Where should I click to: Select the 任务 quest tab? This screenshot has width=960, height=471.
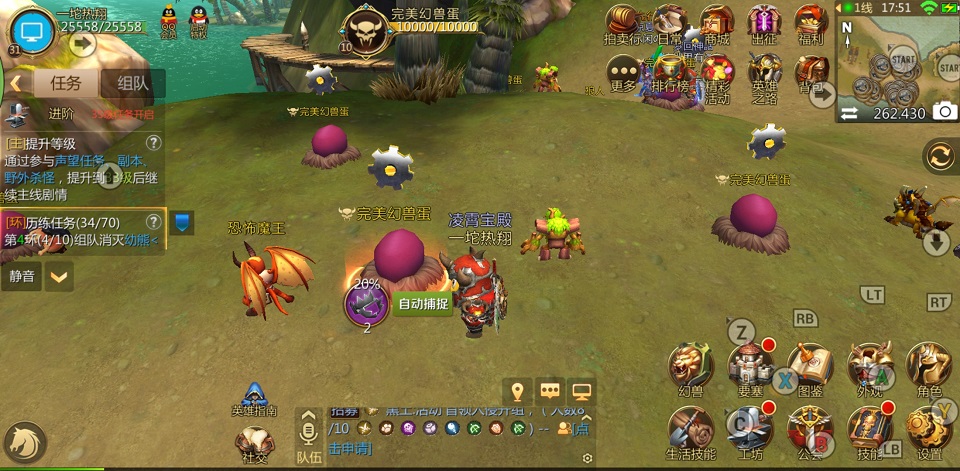[x=66, y=84]
